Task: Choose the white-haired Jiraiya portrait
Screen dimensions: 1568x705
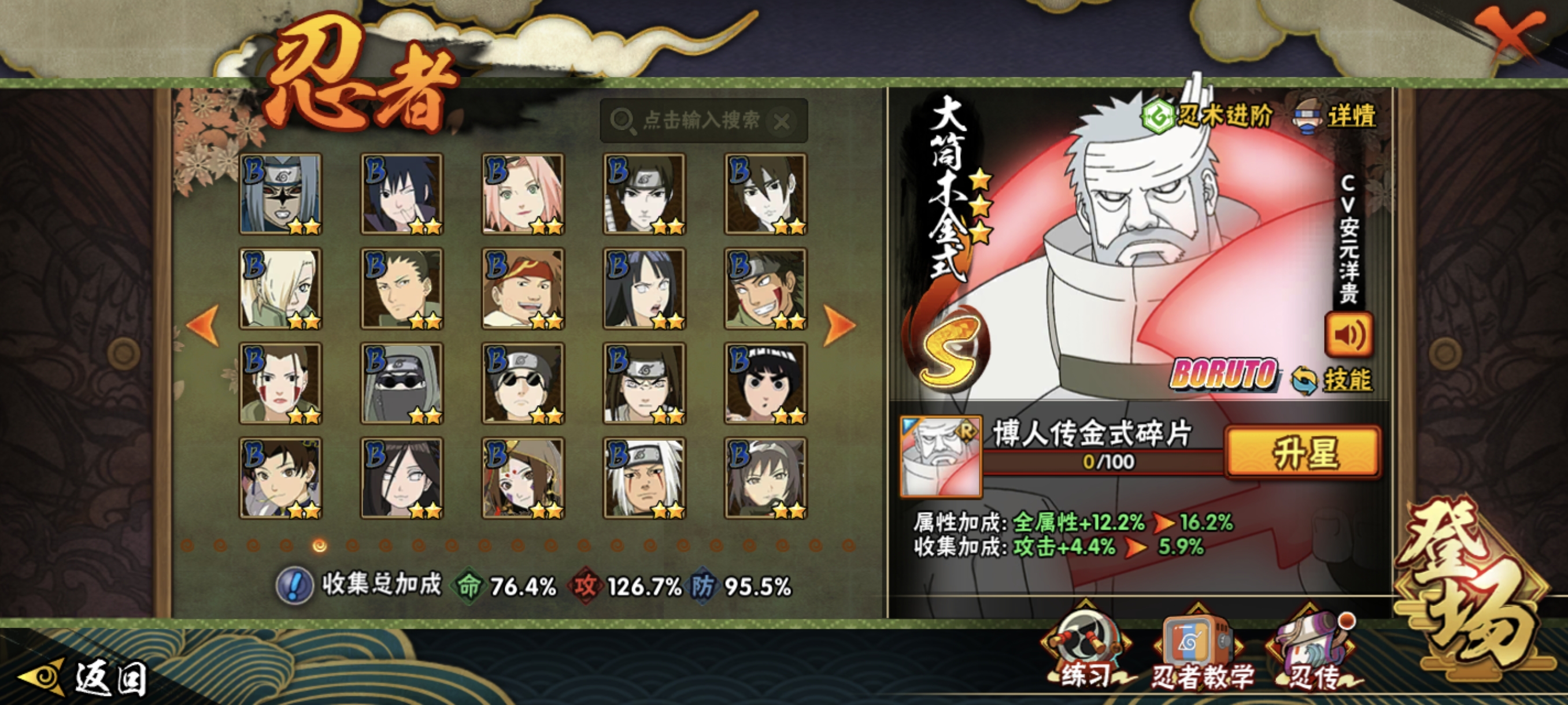Action: pyautogui.click(x=644, y=478)
